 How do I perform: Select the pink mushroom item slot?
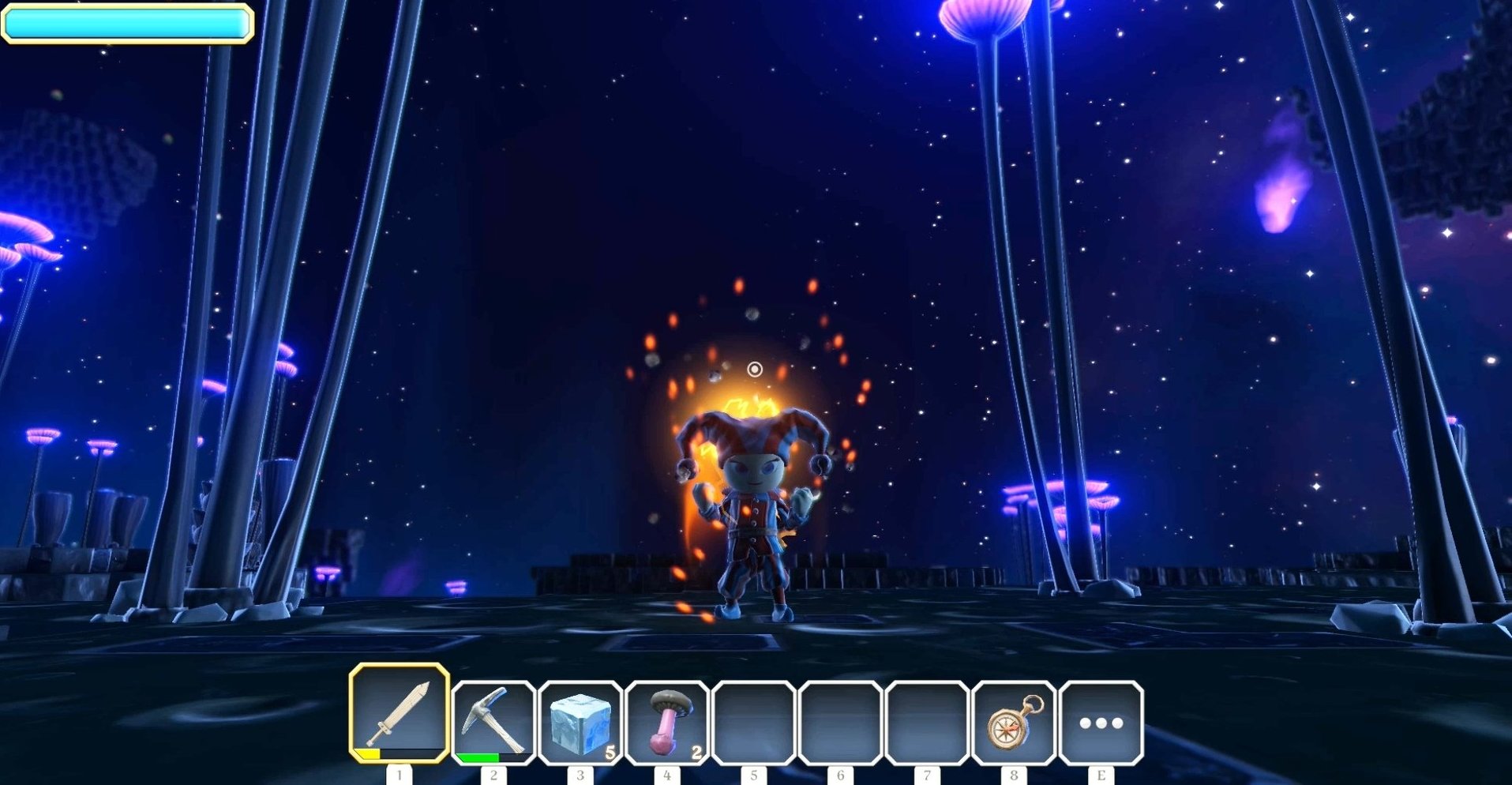pos(667,722)
